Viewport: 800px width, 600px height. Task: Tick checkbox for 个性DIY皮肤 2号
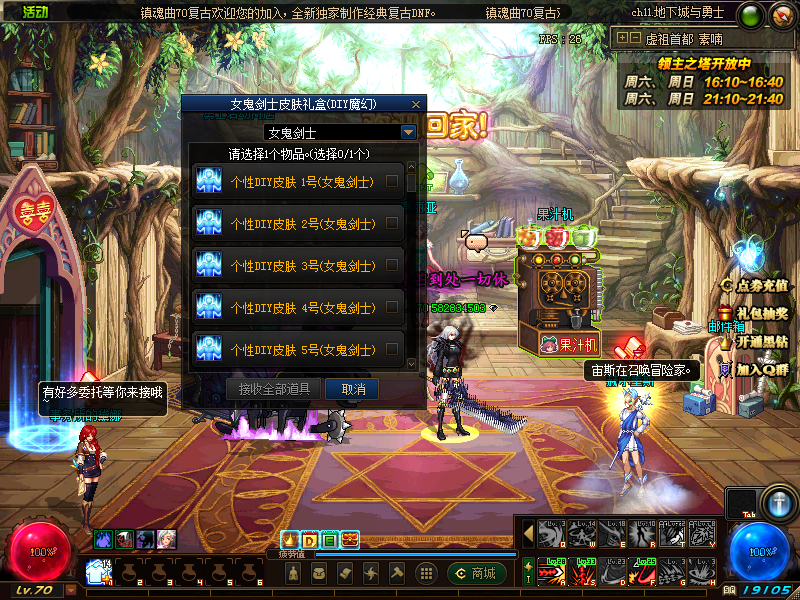[x=392, y=224]
